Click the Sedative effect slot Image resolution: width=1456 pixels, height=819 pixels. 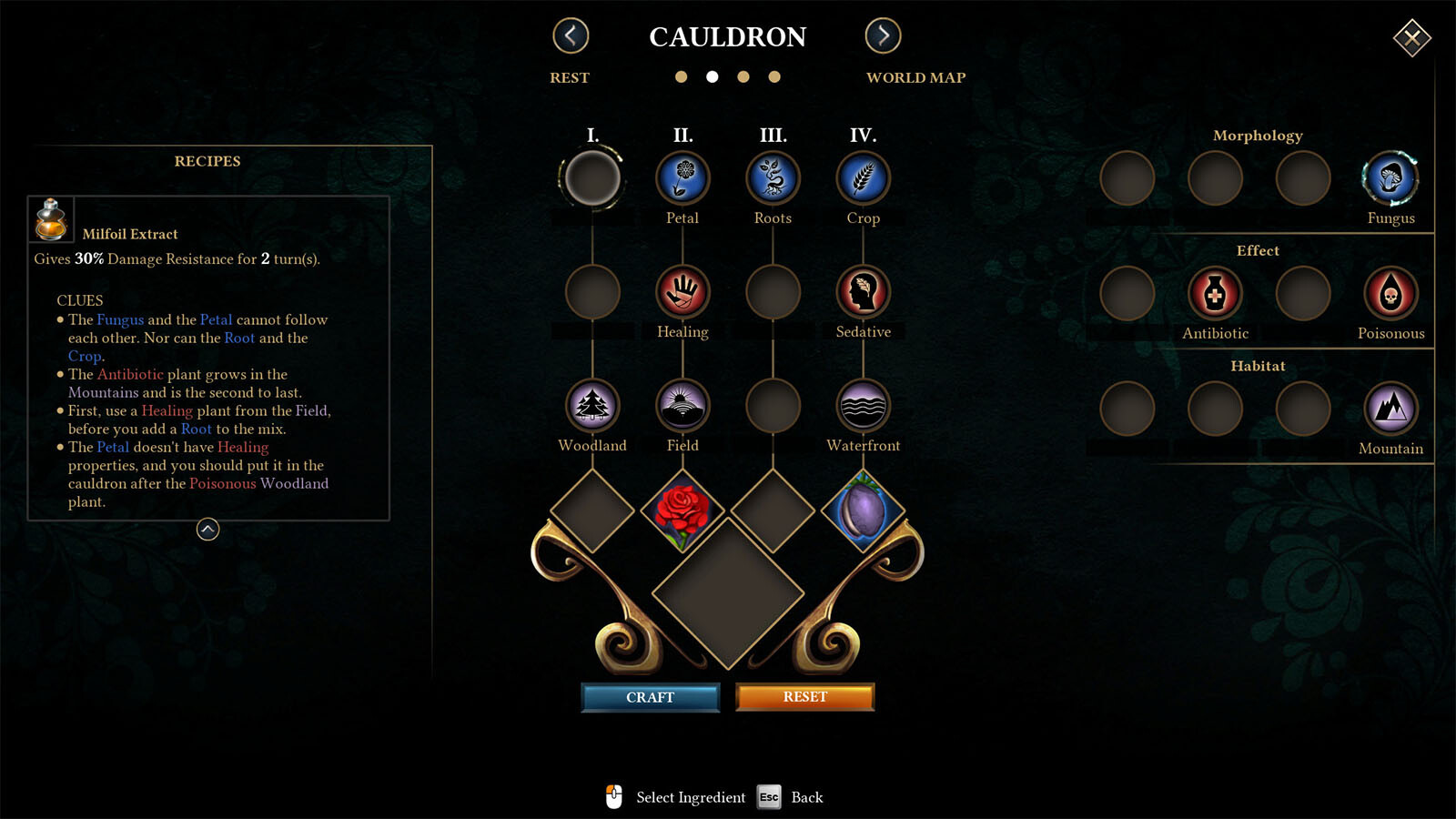pyautogui.click(x=863, y=292)
